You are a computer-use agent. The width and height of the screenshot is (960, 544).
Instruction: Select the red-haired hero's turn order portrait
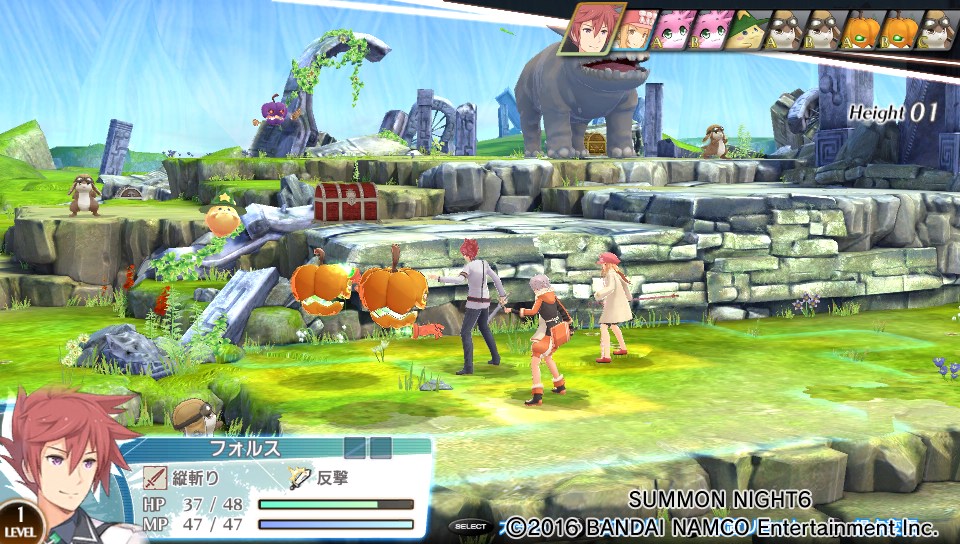[592, 29]
